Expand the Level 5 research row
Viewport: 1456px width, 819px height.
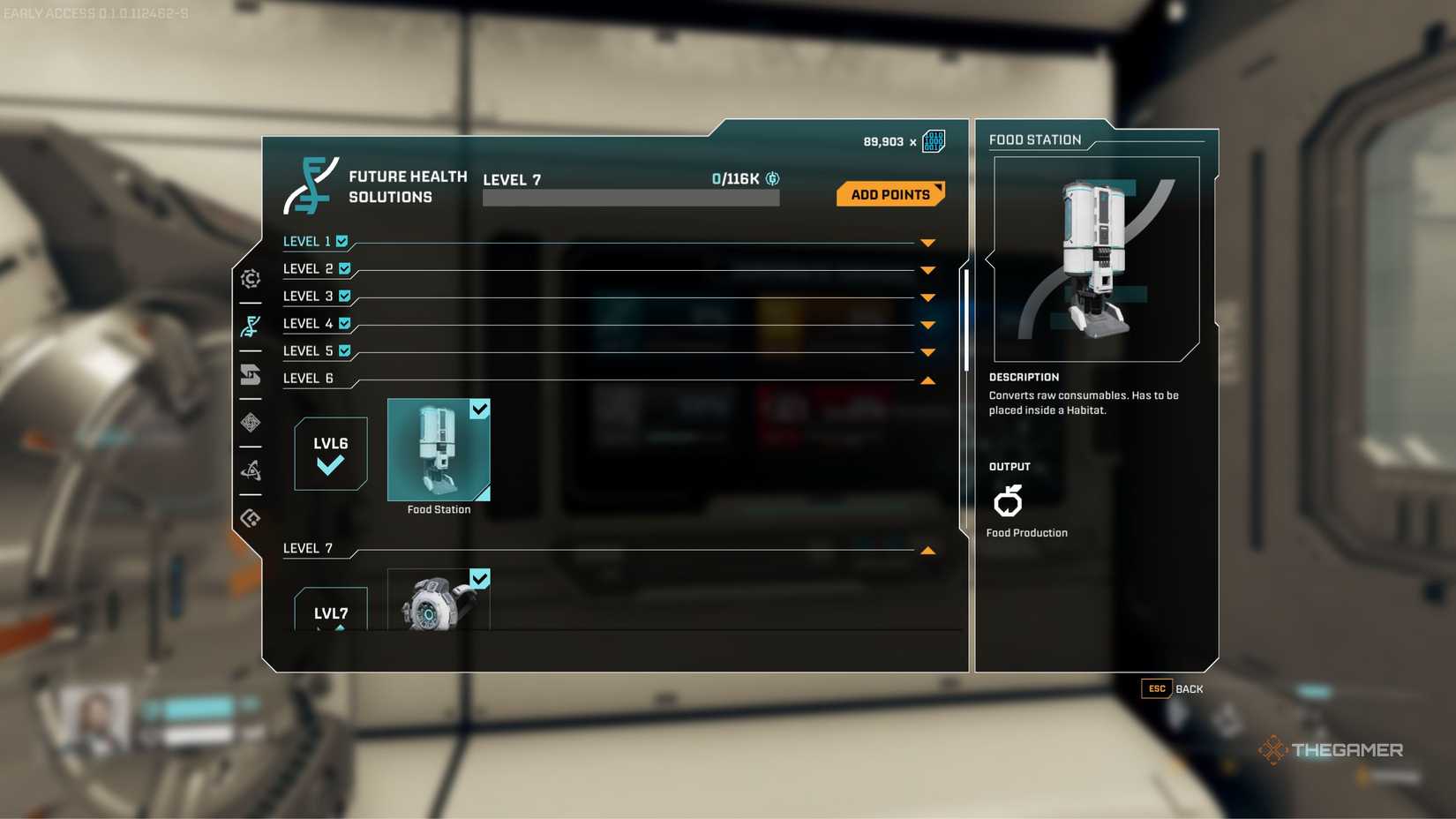click(927, 352)
